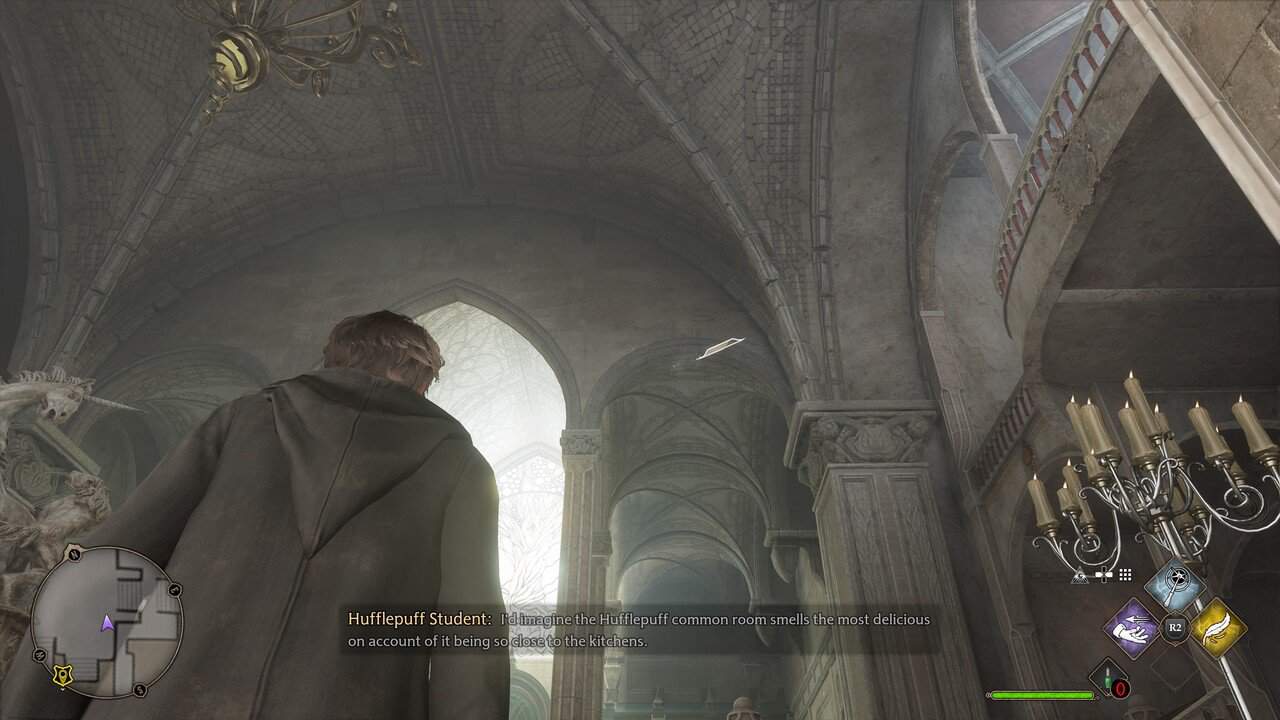
Task: Open the spell set grid icon
Action: point(1125,575)
